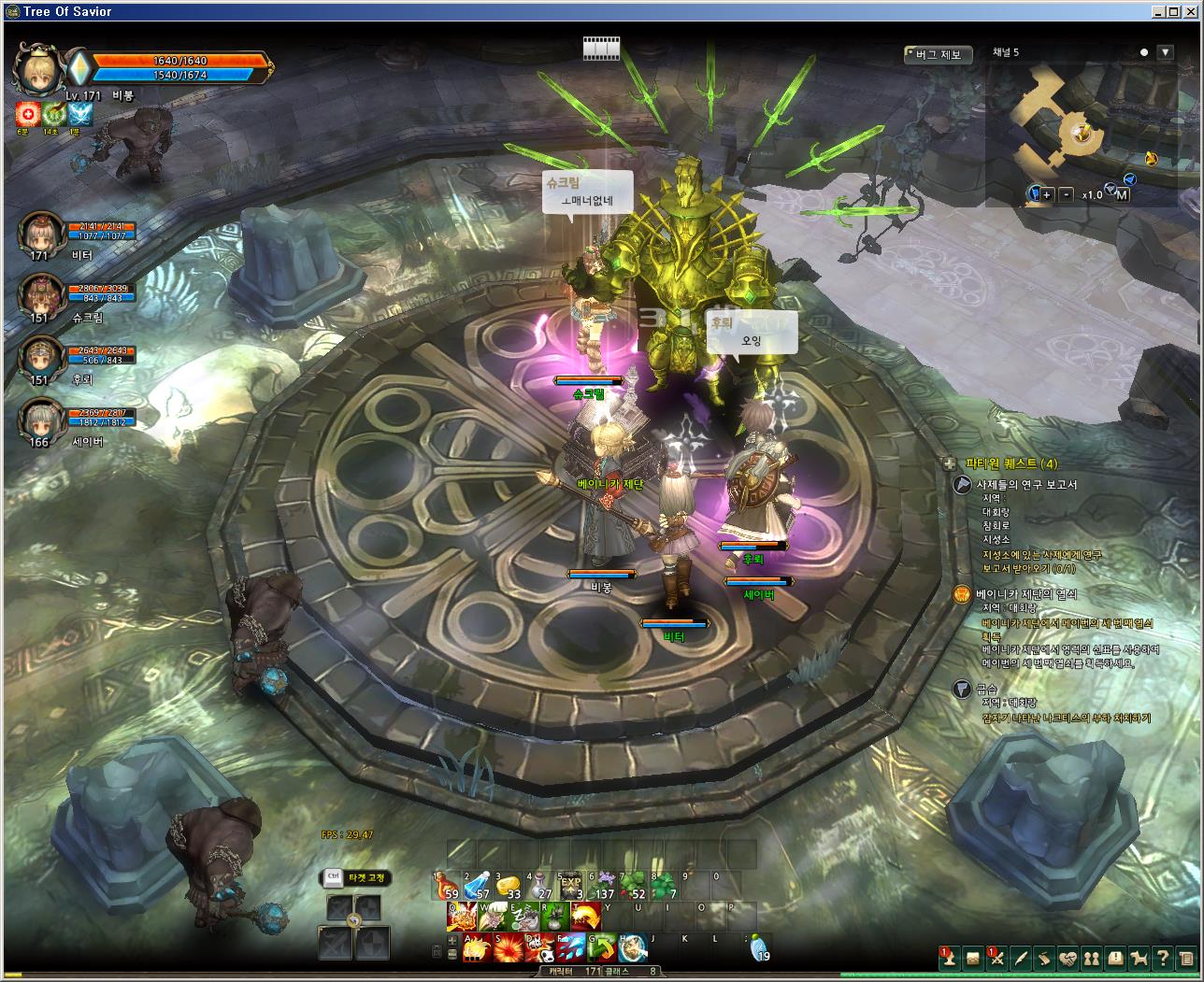The height and width of the screenshot is (982, 1204).
Task: Select party member 세이버 portrait
Action: [x=40, y=420]
